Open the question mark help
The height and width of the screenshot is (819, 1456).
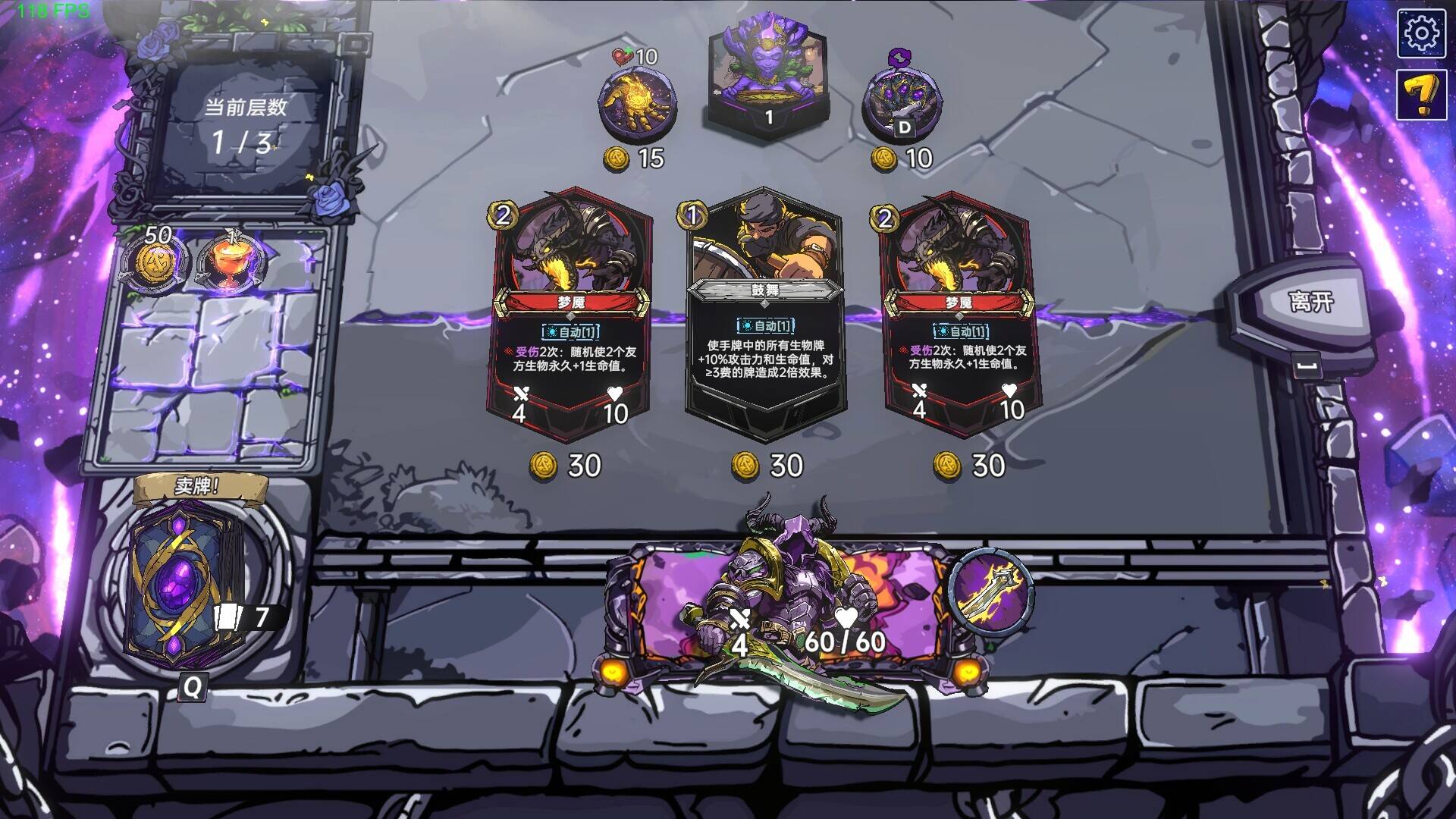click(1422, 95)
